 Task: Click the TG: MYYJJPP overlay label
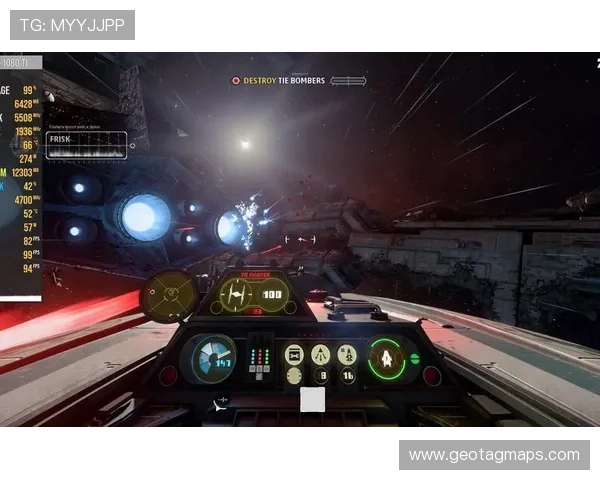(72, 24)
